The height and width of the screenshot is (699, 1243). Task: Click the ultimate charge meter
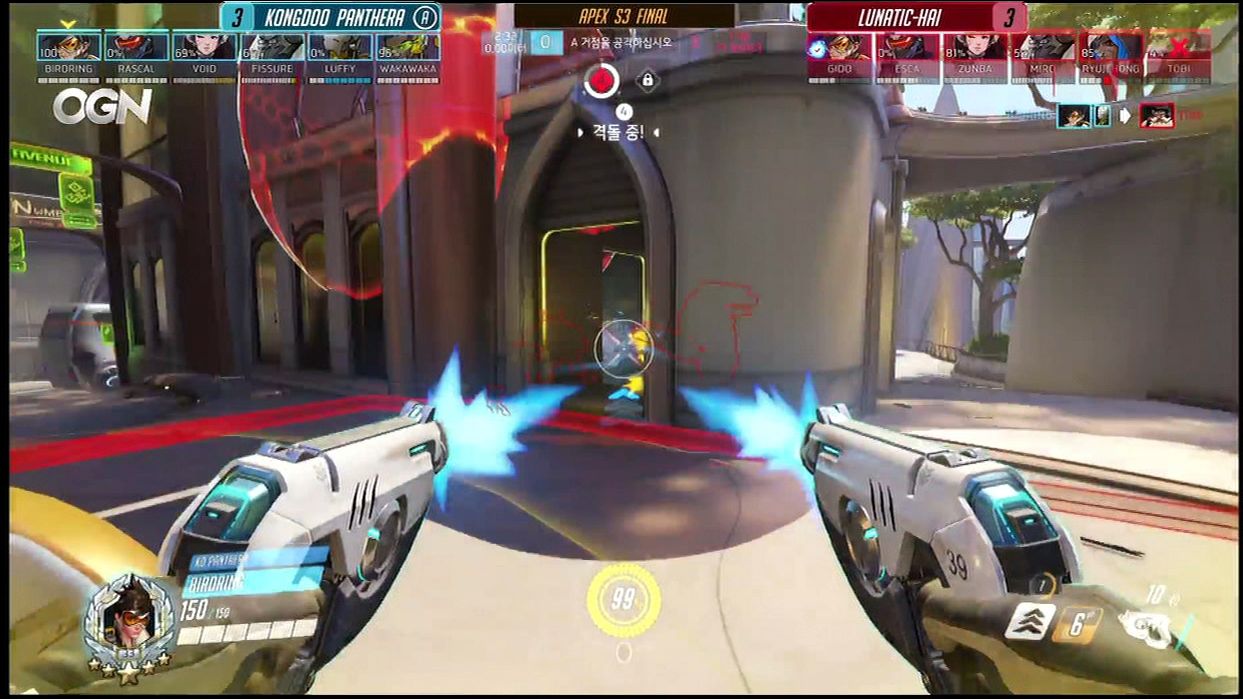[x=623, y=599]
